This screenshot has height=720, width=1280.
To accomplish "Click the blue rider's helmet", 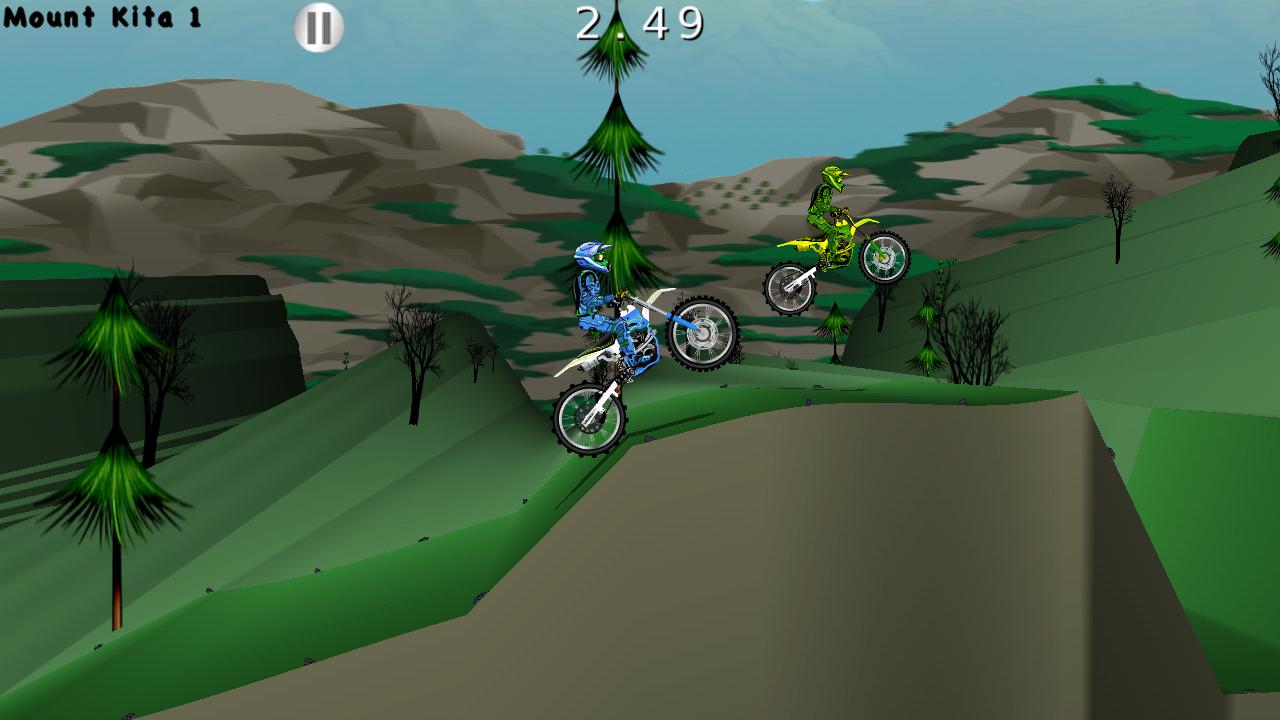I will coord(589,258).
